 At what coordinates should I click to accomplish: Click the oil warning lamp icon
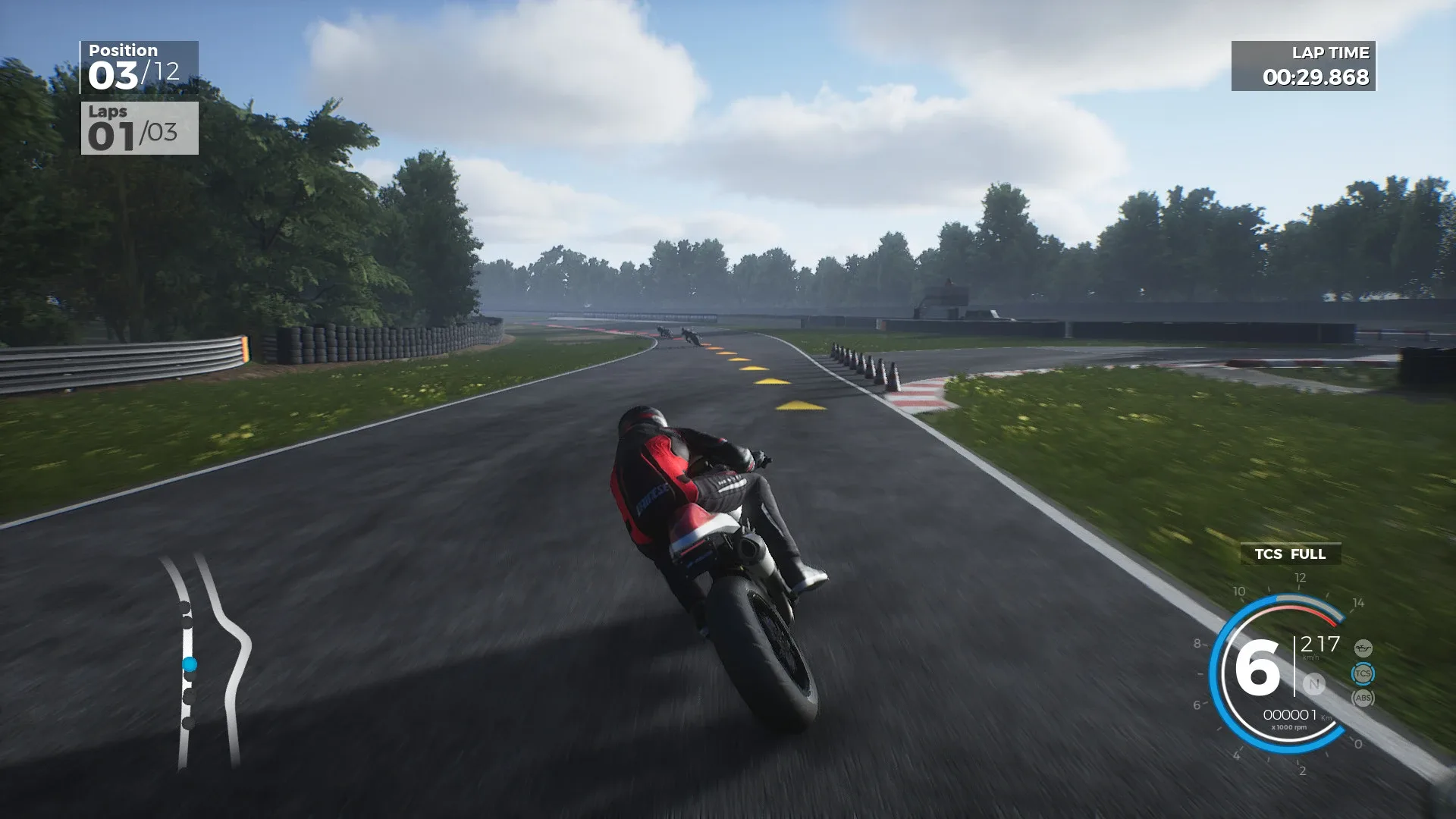coord(1363,648)
